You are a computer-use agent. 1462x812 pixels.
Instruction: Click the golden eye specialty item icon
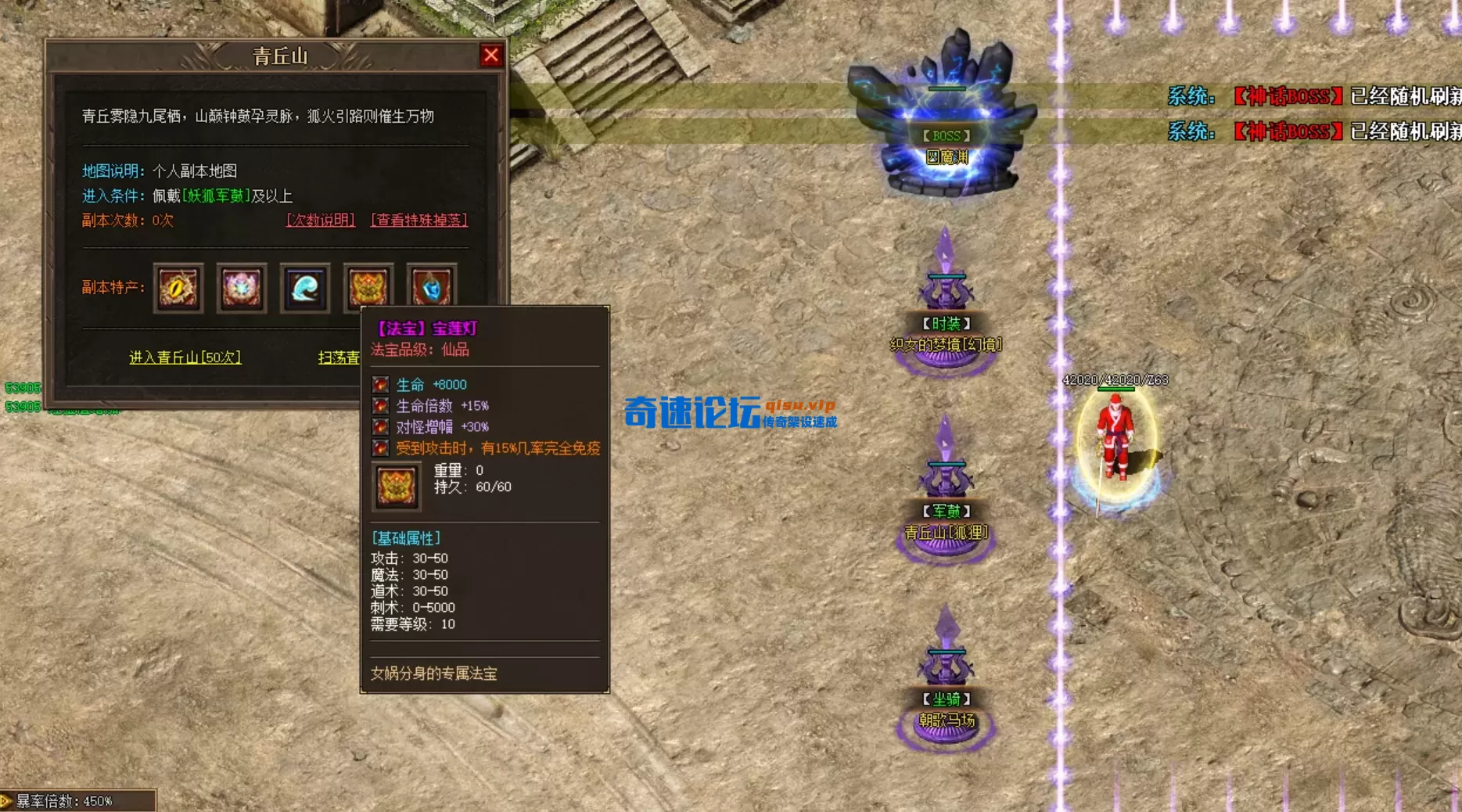coord(178,288)
